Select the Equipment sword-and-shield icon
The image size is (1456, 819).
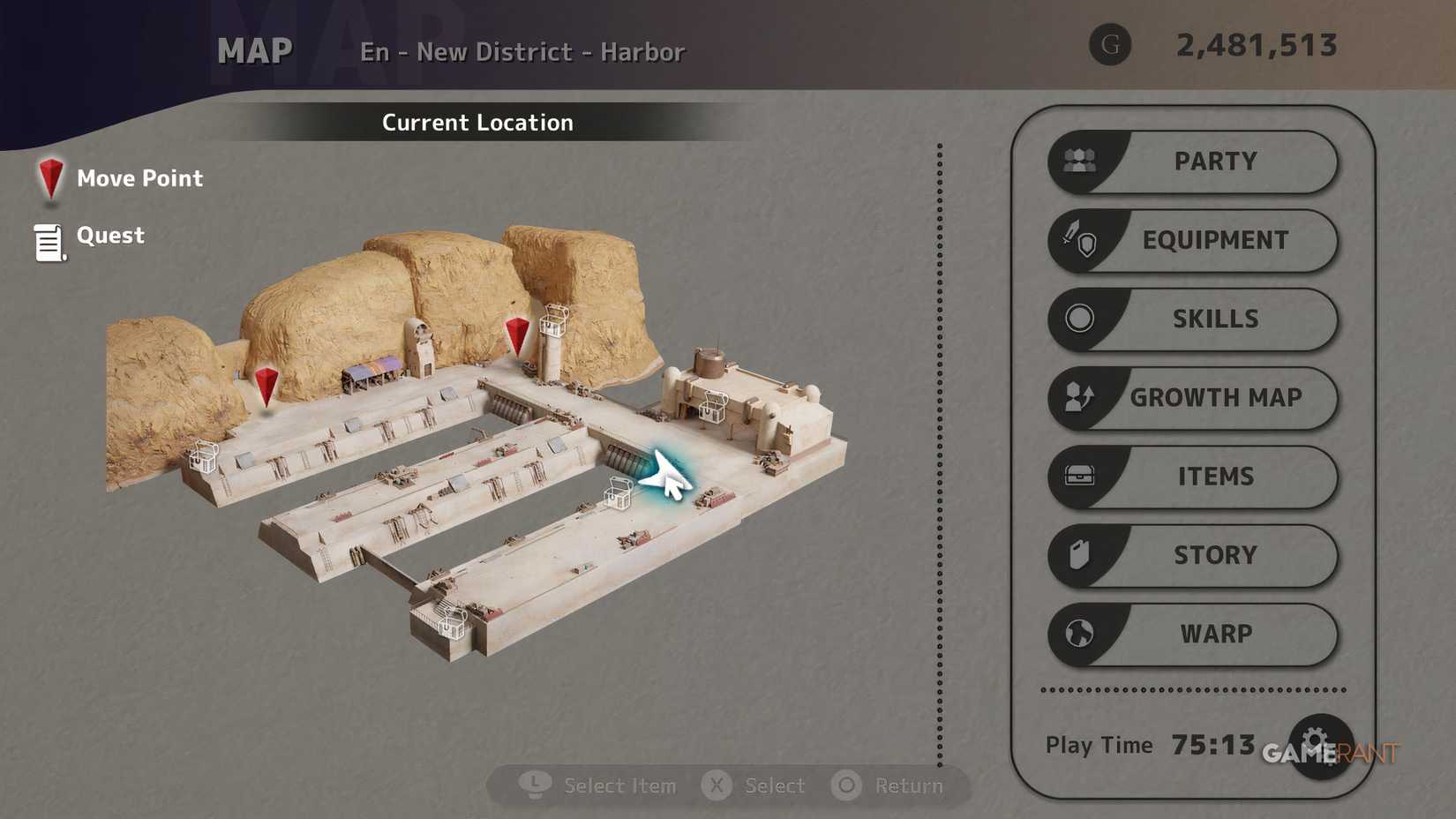[x=1078, y=240]
